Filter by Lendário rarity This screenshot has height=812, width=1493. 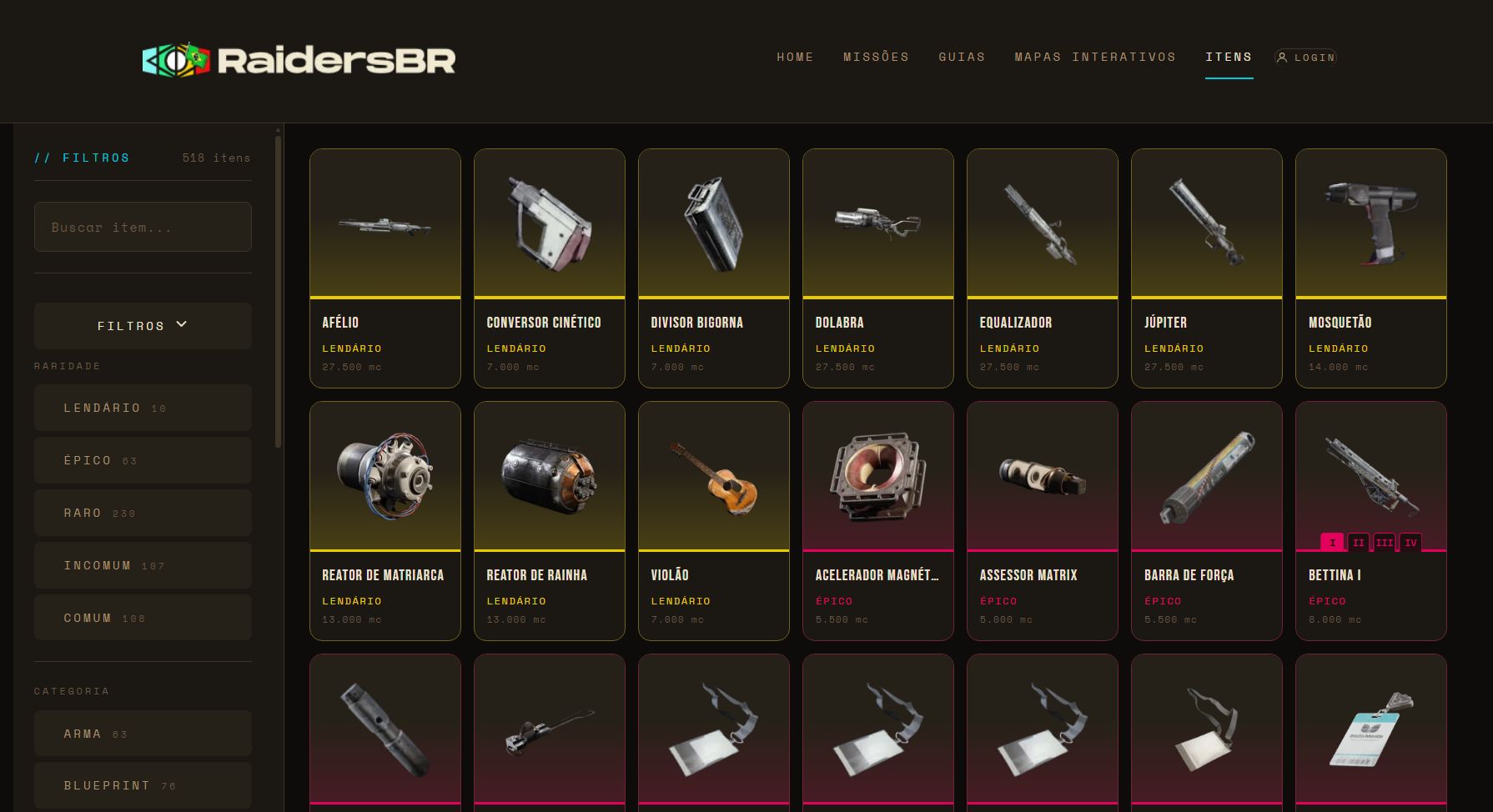coord(143,408)
